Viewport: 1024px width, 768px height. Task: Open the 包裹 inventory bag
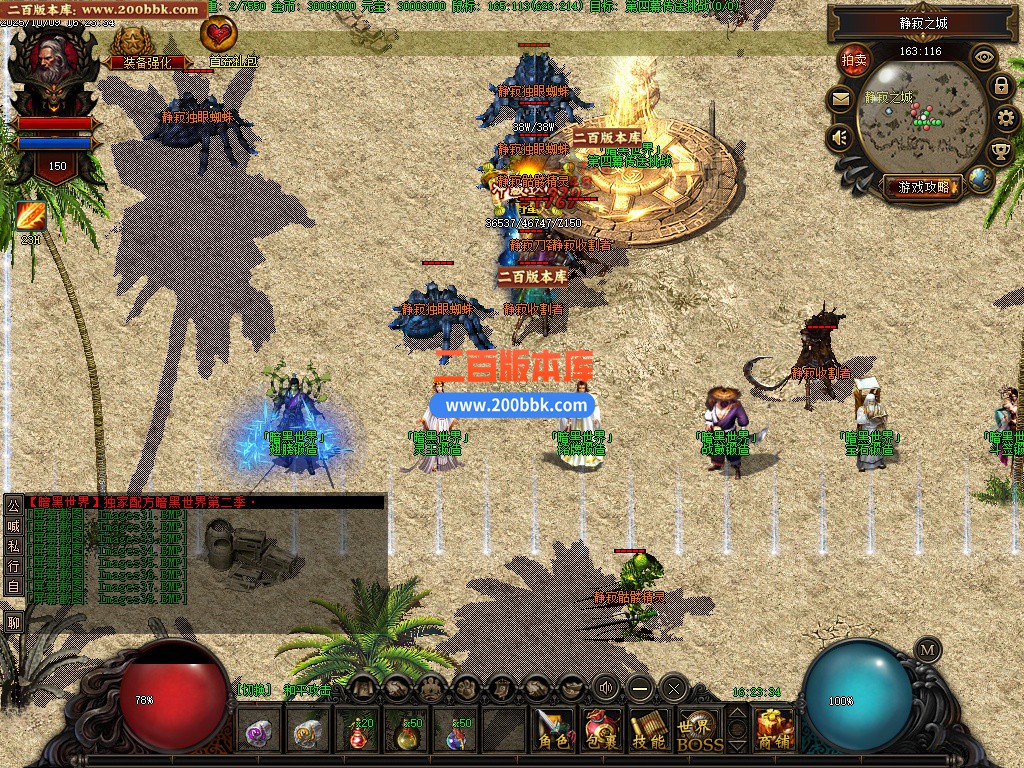click(602, 730)
